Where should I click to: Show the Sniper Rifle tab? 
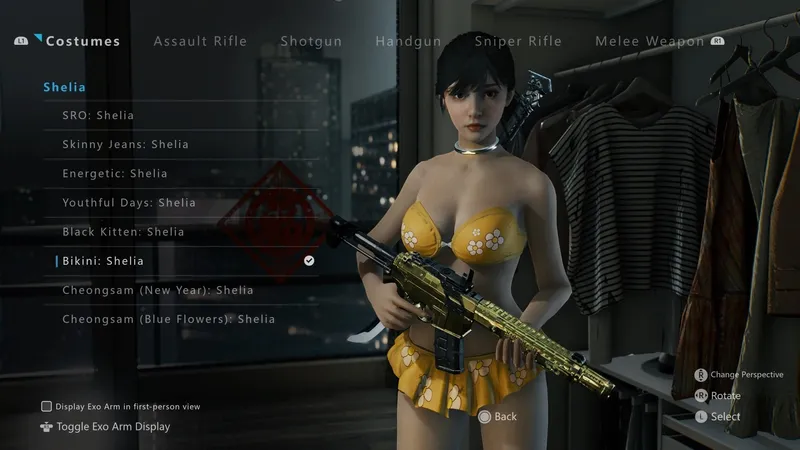tap(518, 42)
